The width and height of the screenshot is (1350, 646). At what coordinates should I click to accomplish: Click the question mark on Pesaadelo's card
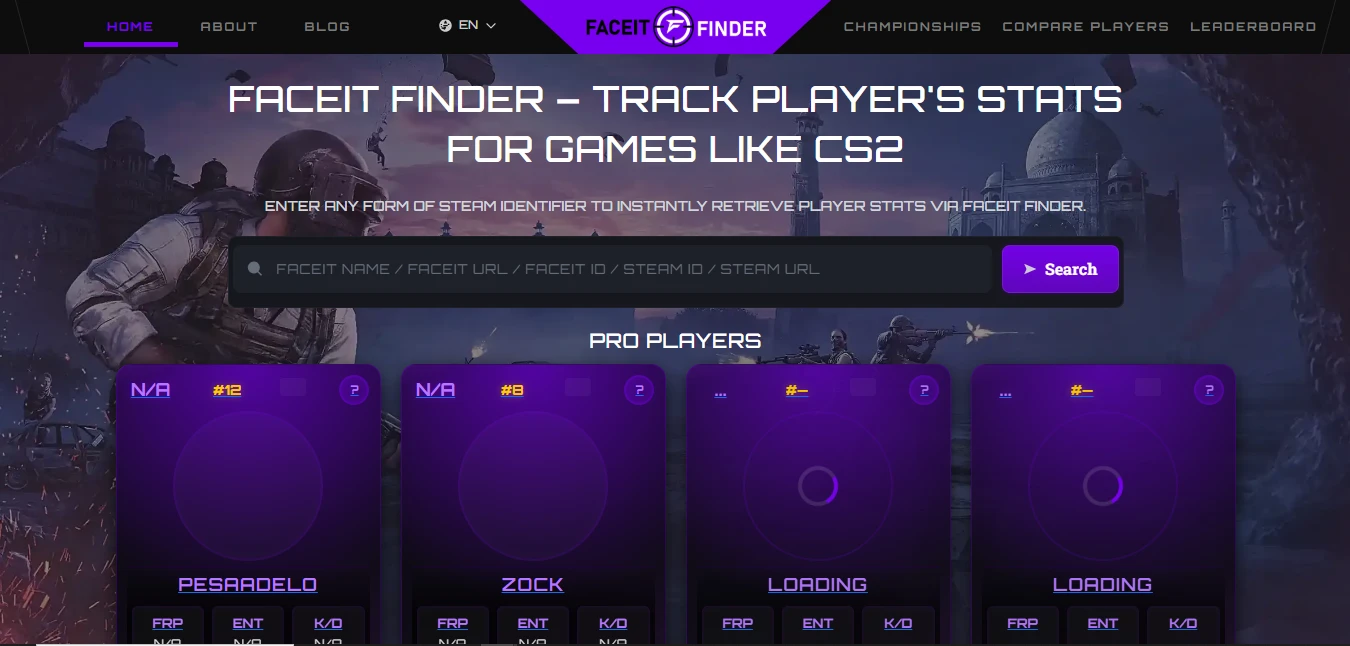coord(353,390)
